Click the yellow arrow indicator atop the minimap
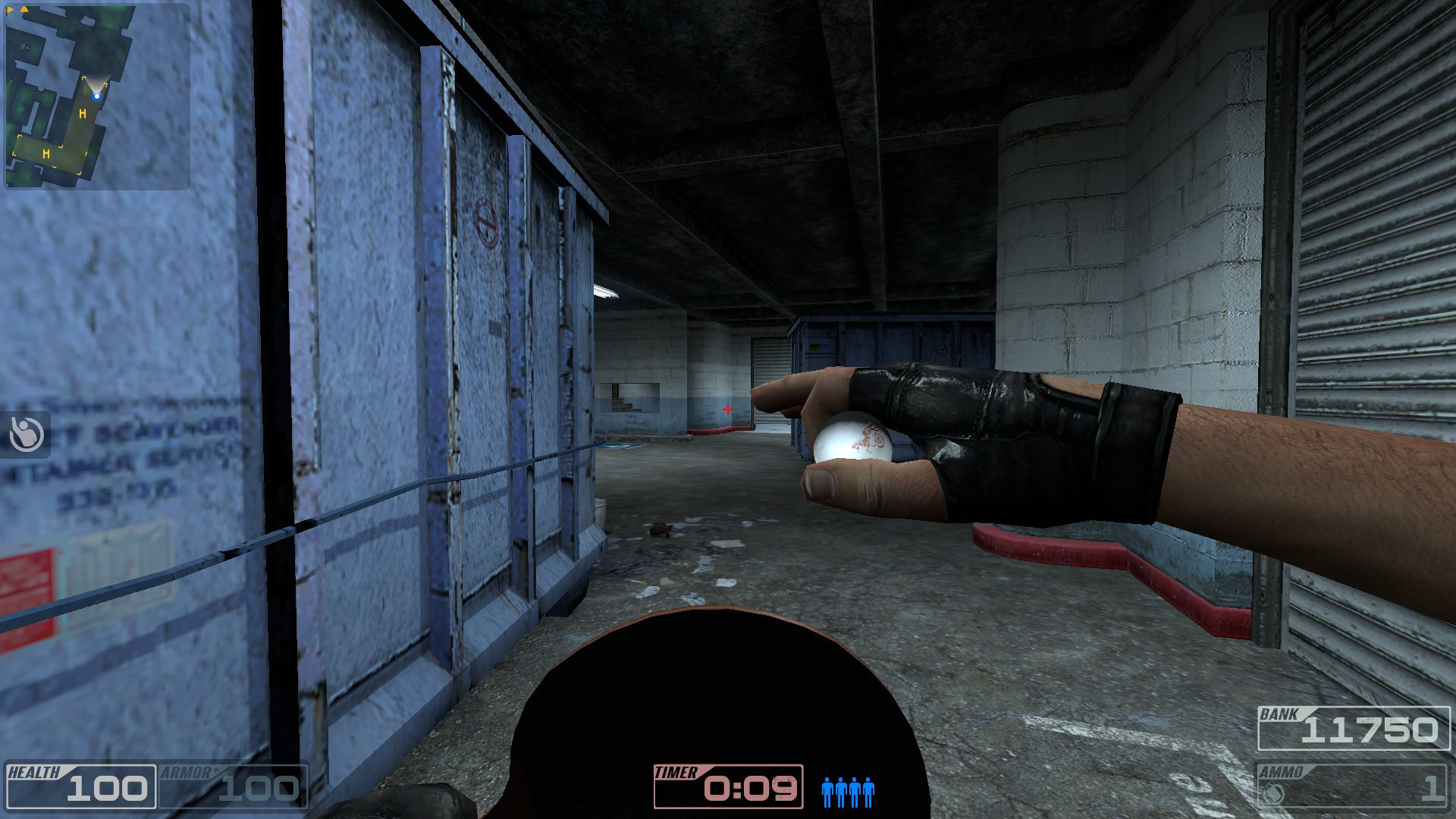This screenshot has width=1456, height=819. (24, 10)
